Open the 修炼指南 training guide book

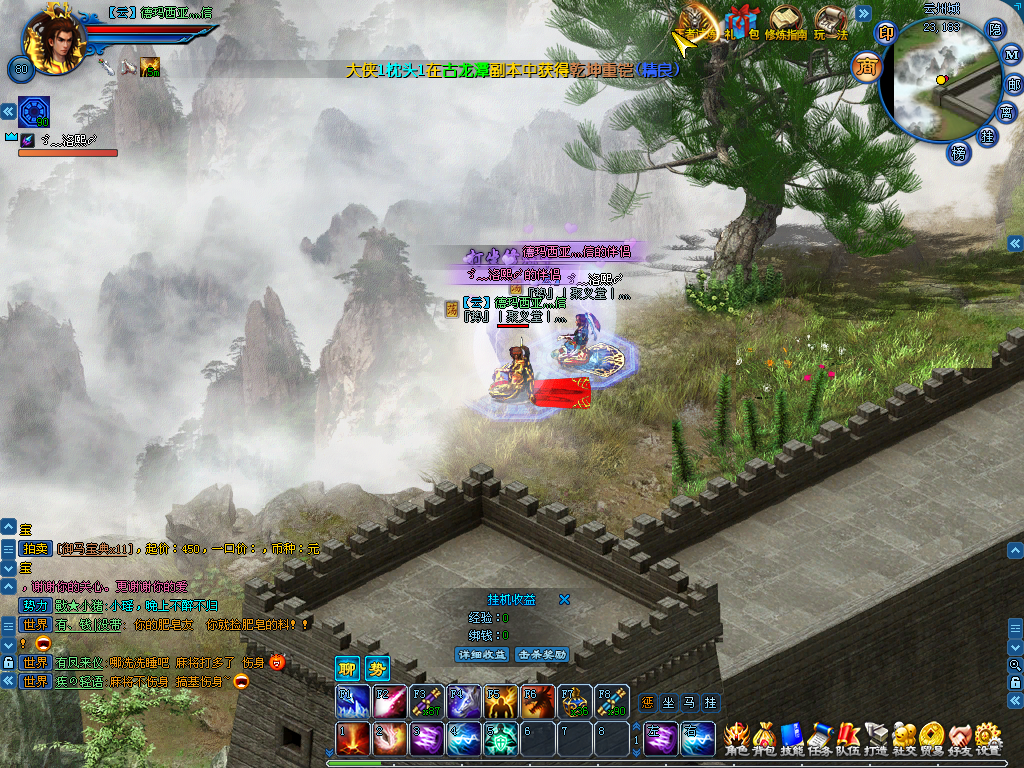[786, 22]
